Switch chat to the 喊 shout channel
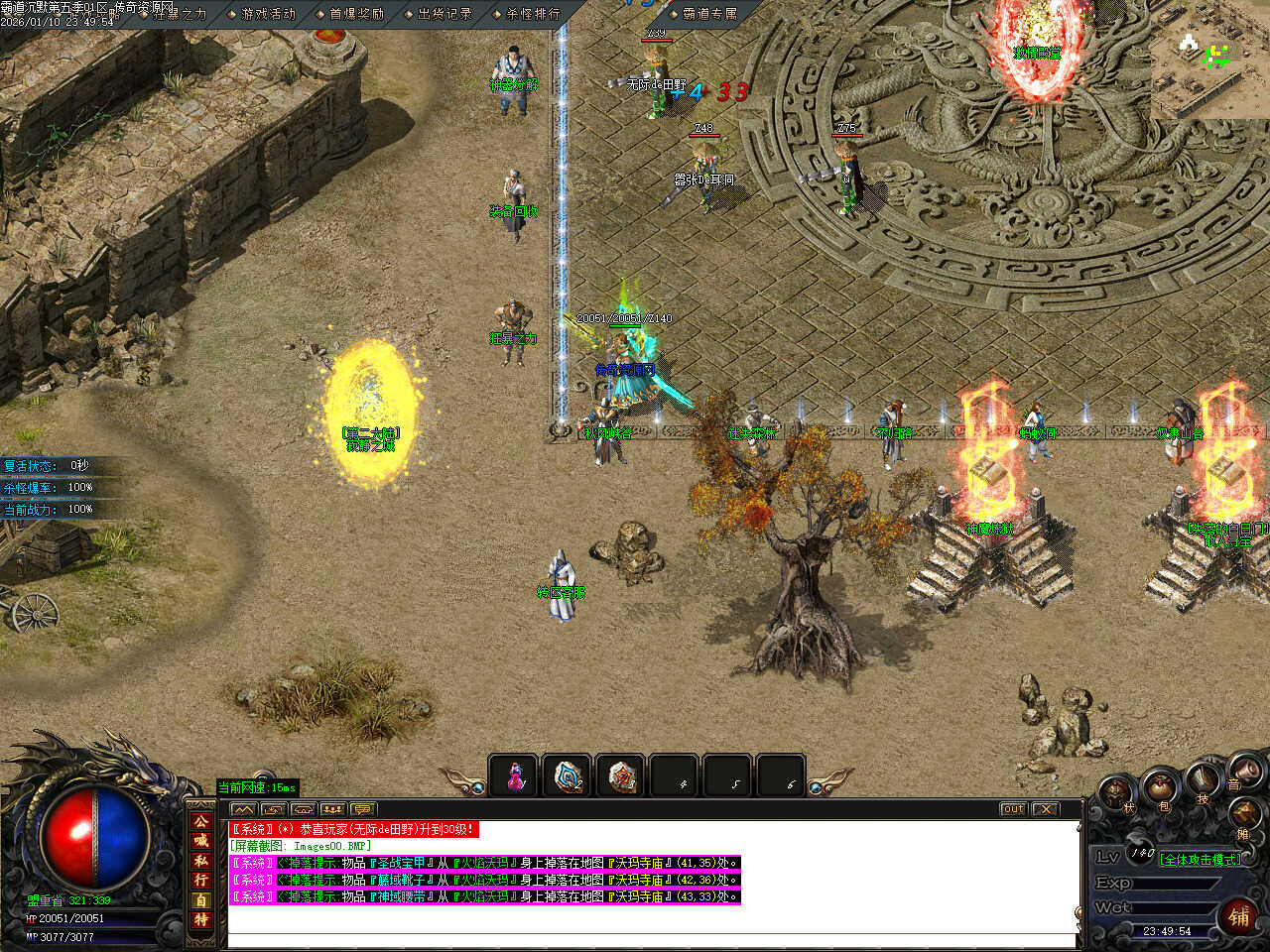This screenshot has width=1270, height=952. point(201,841)
